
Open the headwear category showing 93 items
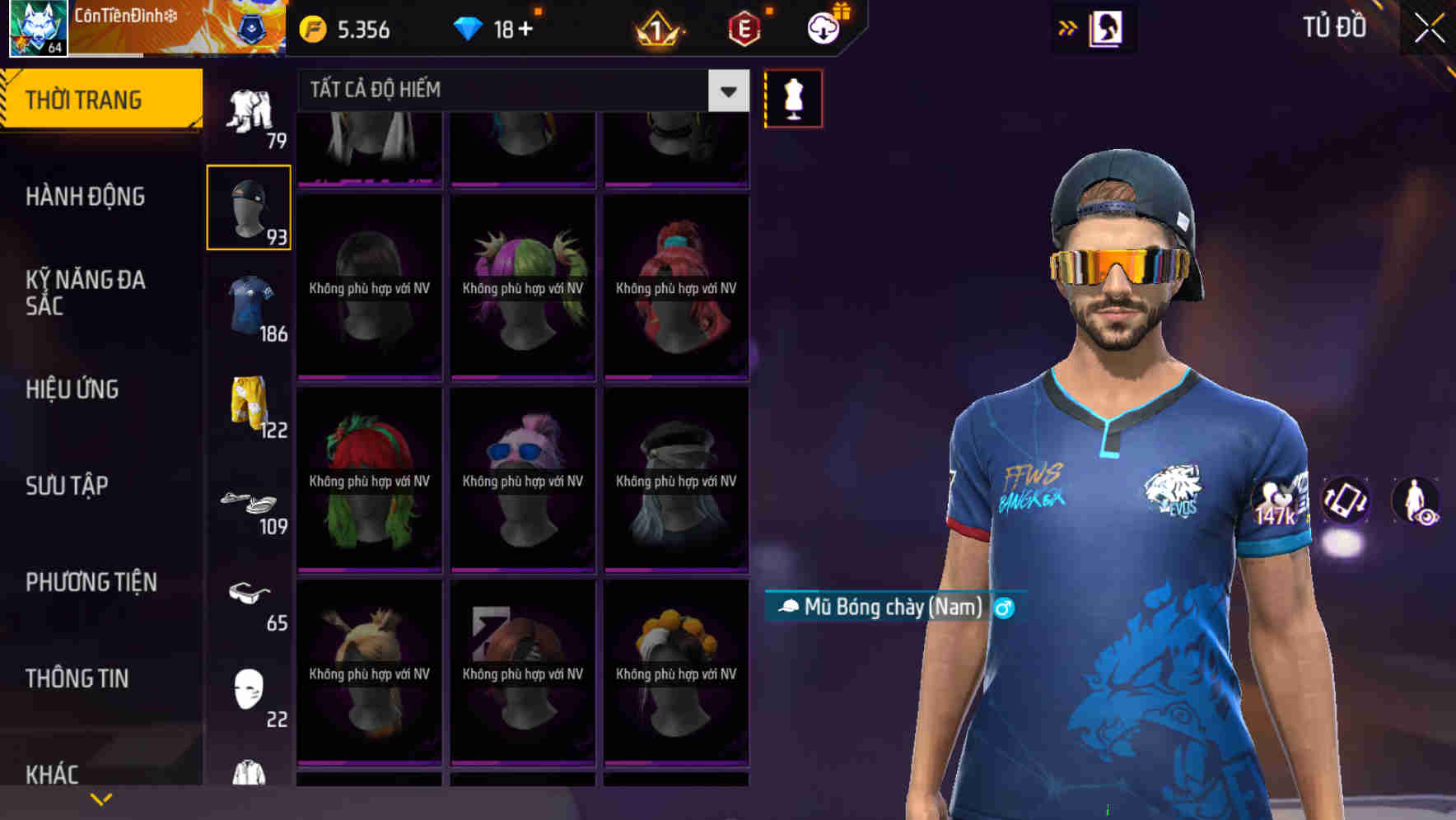click(x=248, y=206)
